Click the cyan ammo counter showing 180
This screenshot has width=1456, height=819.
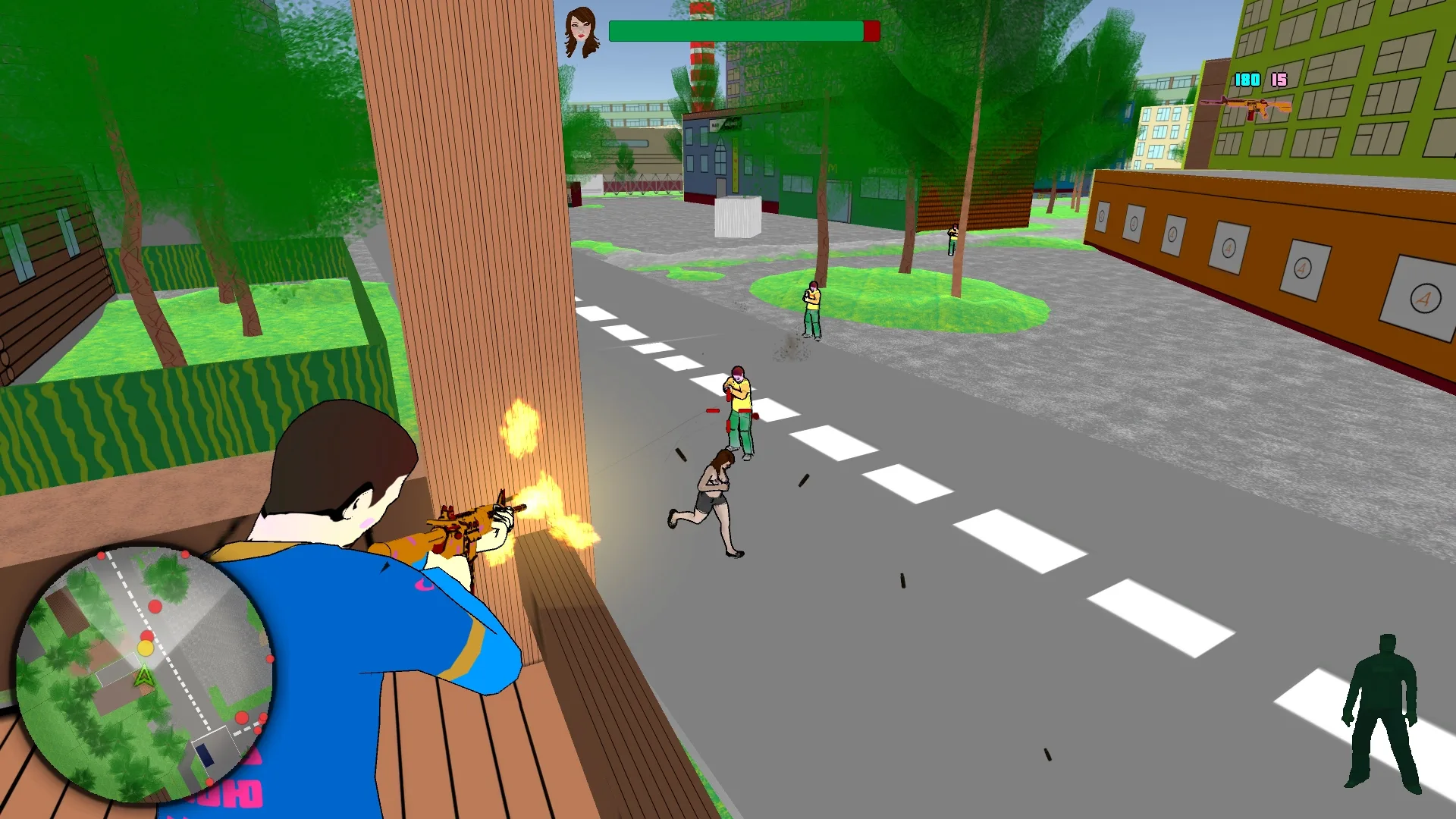pyautogui.click(x=1247, y=78)
